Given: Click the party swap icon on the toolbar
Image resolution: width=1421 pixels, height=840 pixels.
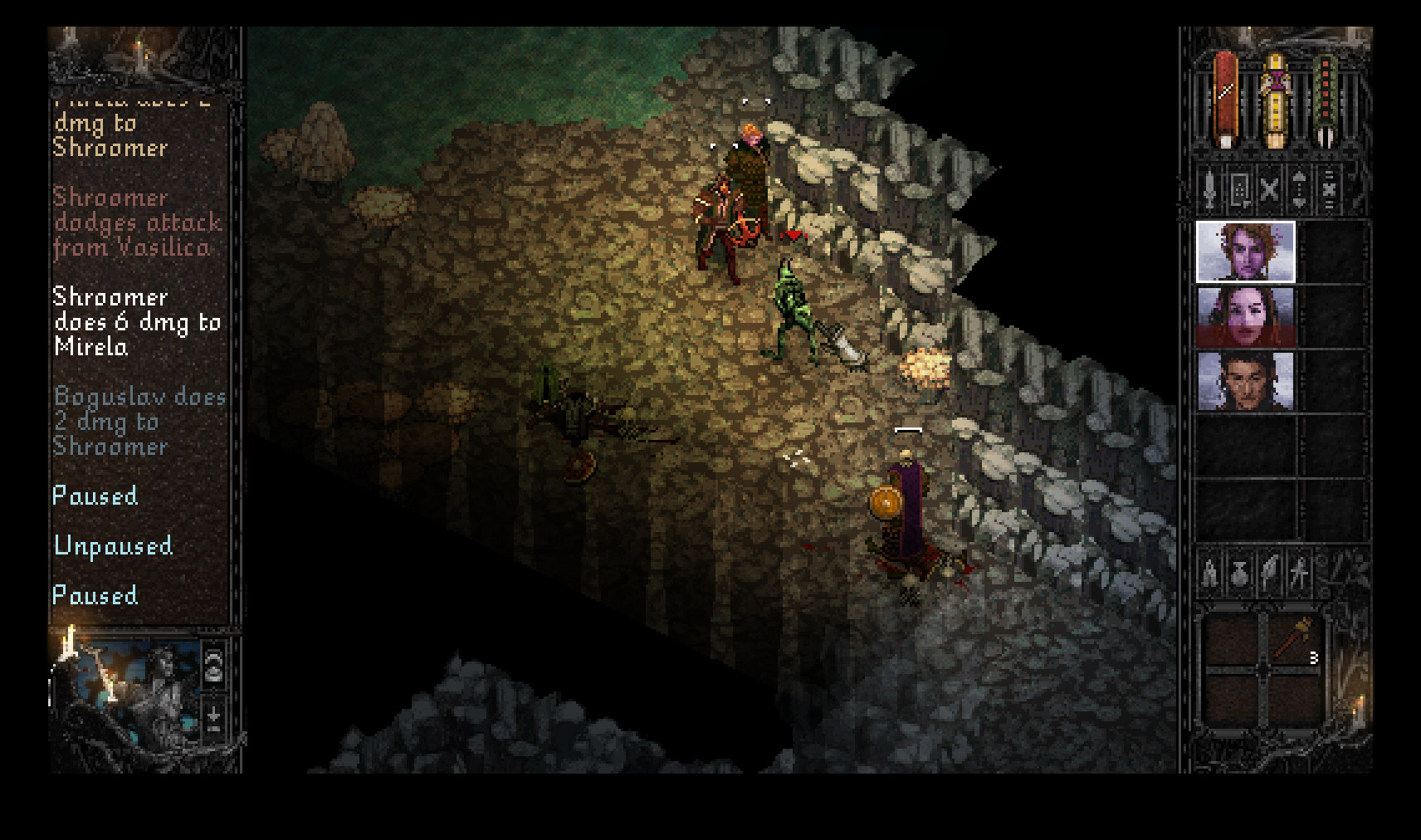Looking at the screenshot, I should click(1330, 193).
